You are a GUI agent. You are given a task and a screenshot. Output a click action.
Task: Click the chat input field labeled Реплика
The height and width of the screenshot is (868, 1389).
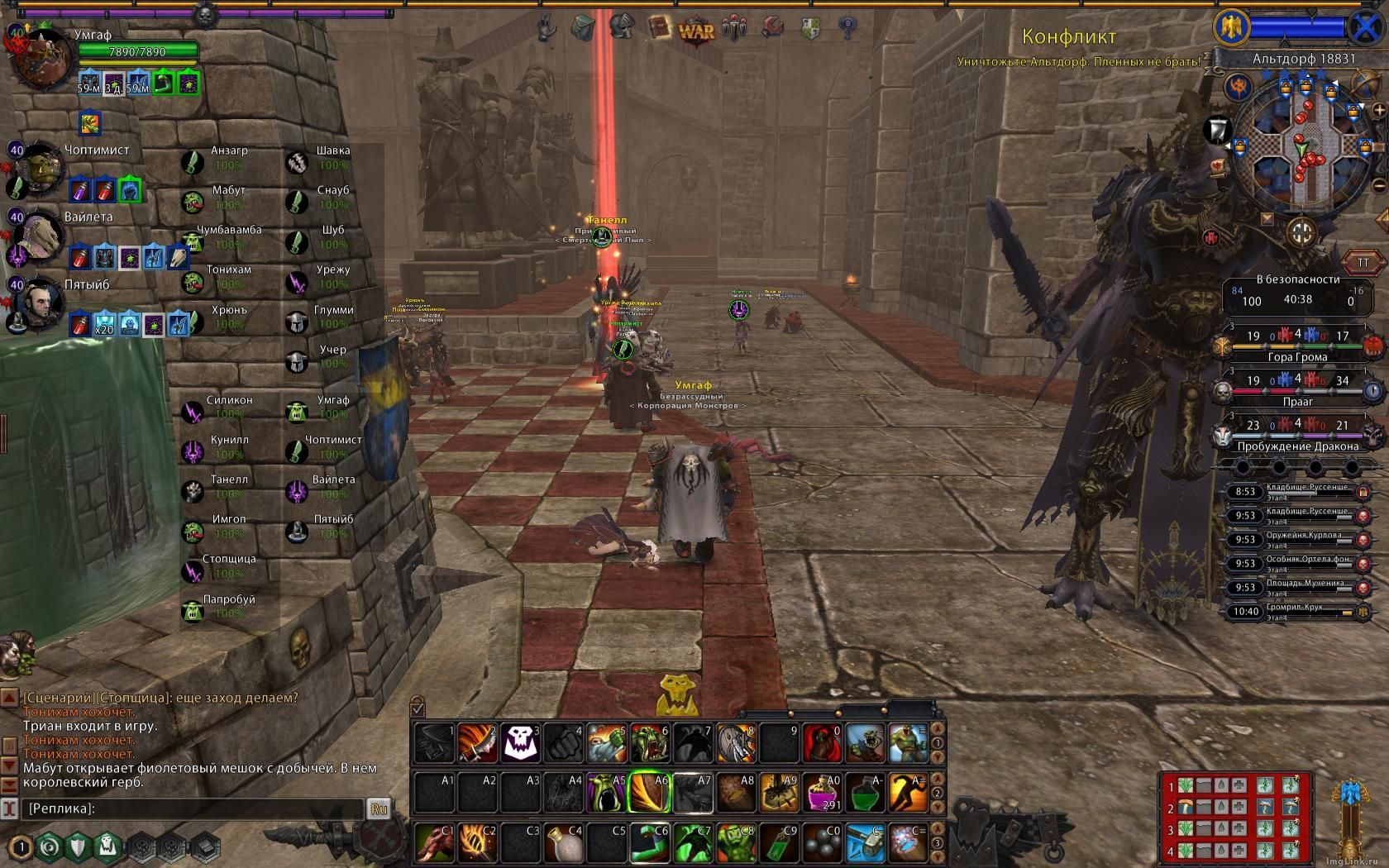[192, 808]
